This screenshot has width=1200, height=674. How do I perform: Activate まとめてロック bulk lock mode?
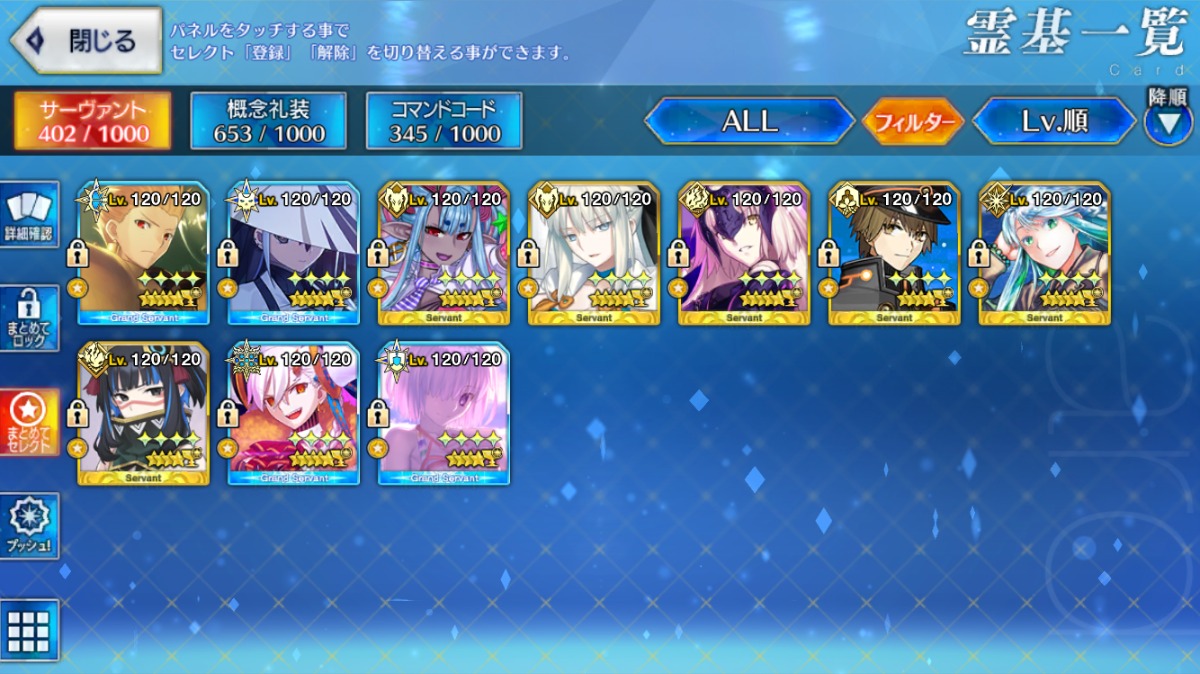click(29, 318)
